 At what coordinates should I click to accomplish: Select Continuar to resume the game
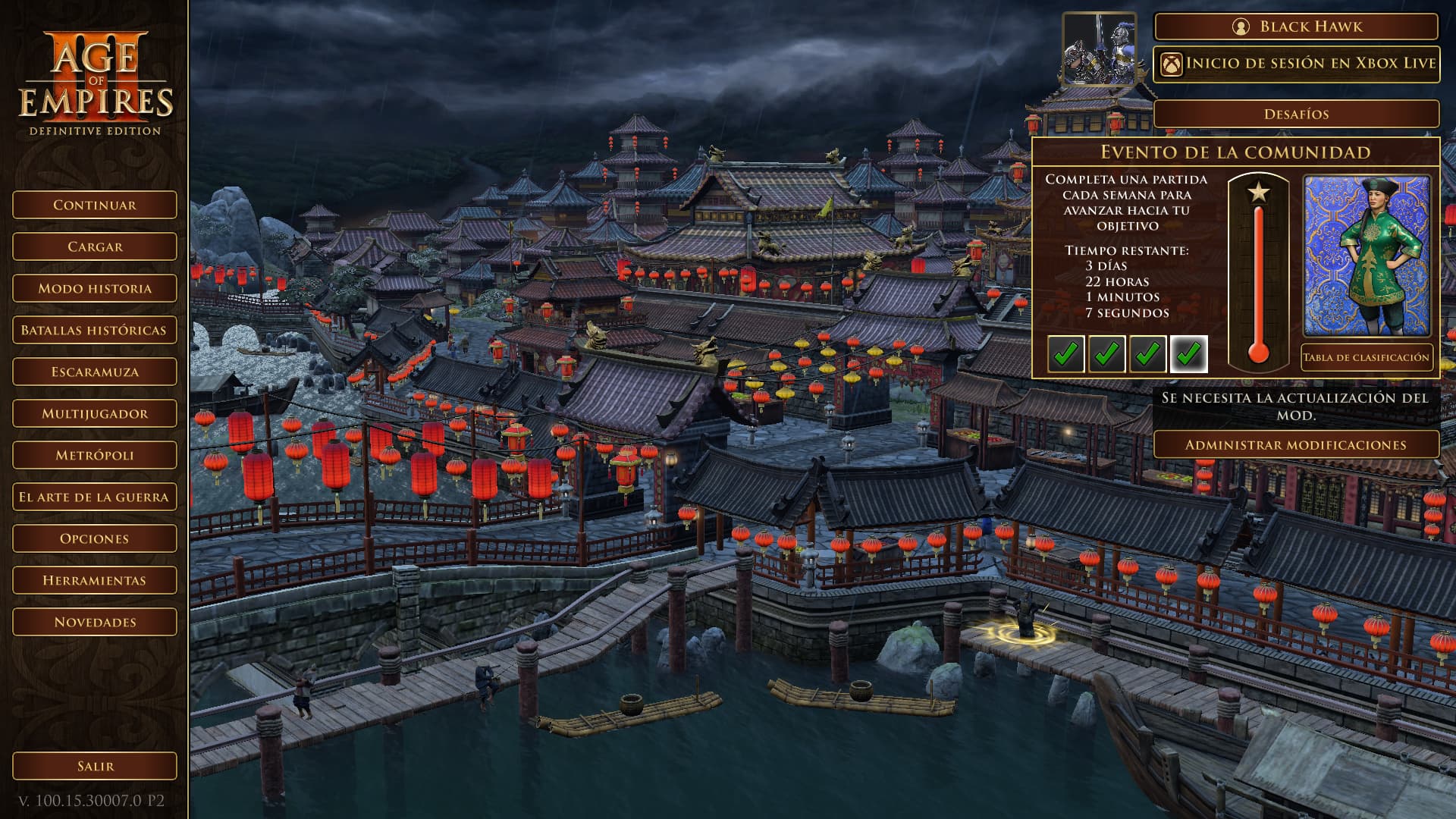pyautogui.click(x=95, y=205)
